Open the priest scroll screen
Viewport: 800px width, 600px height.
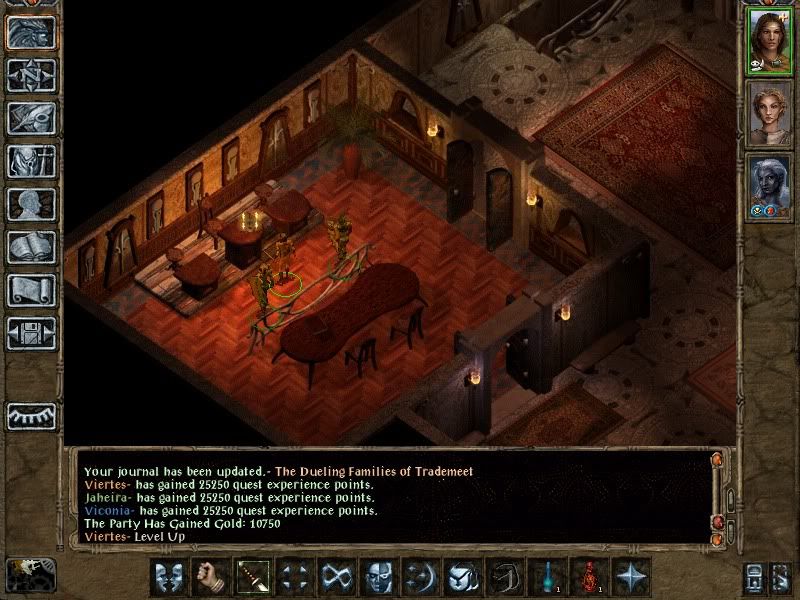coord(31,290)
